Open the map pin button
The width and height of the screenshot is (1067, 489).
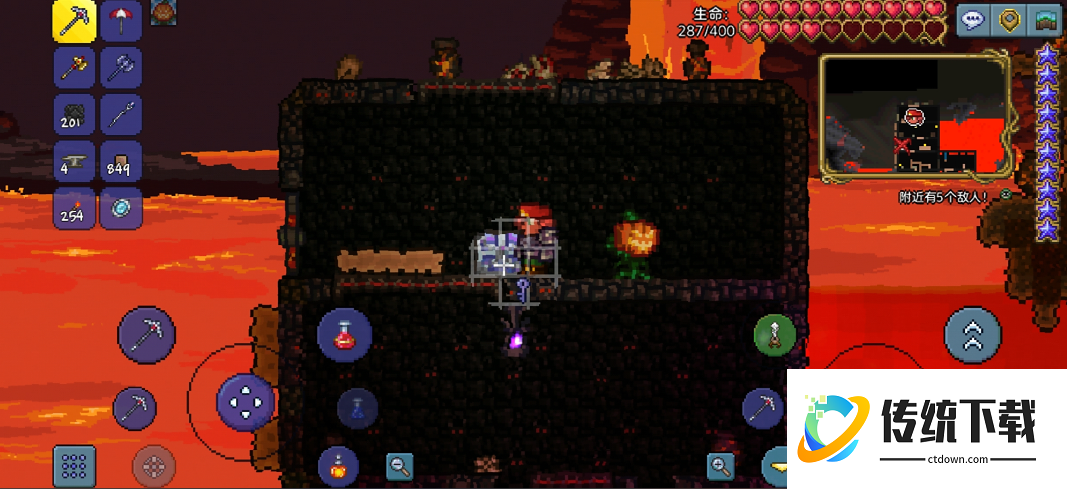pos(1010,19)
